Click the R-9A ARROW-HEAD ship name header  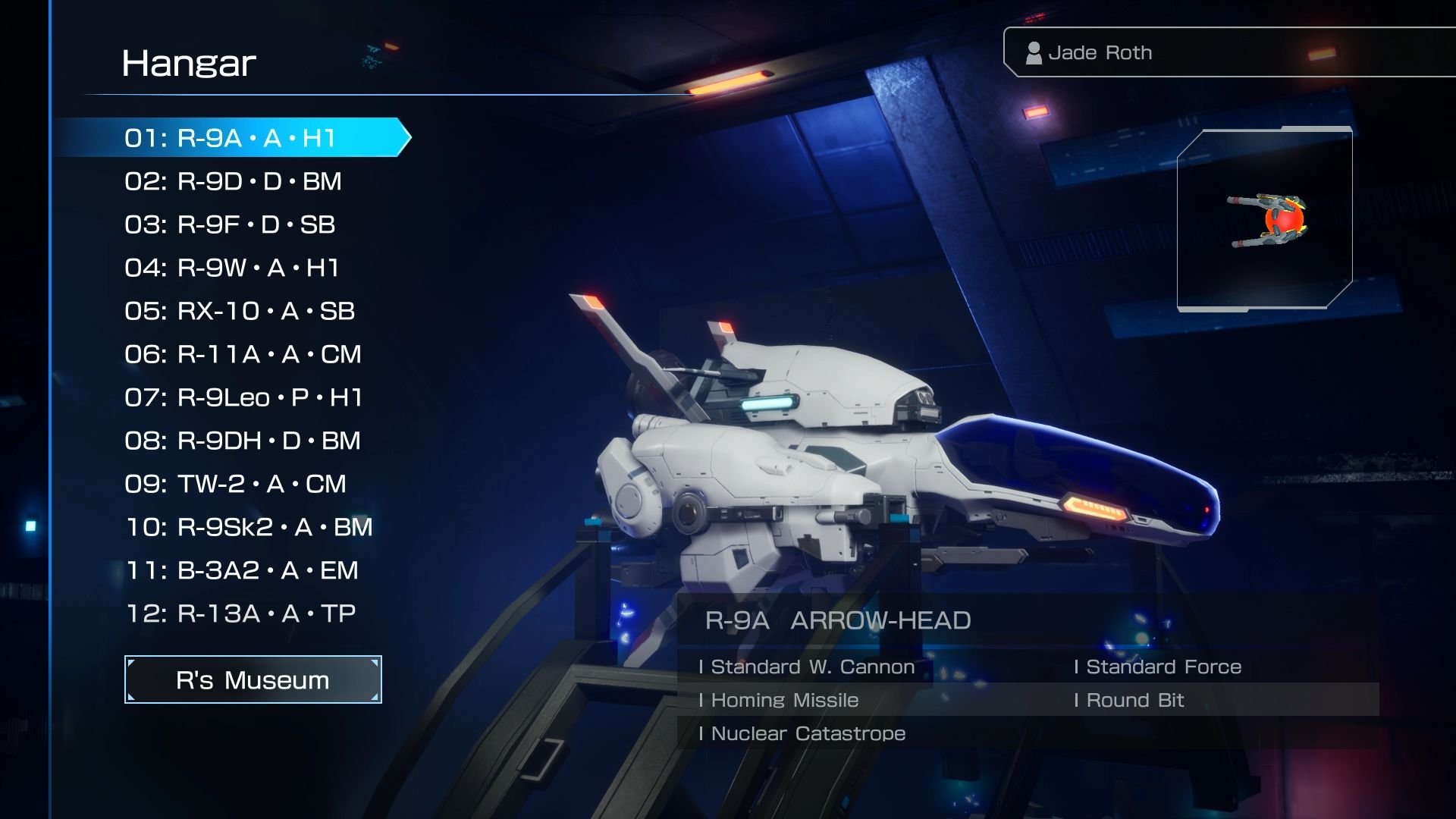pos(836,620)
